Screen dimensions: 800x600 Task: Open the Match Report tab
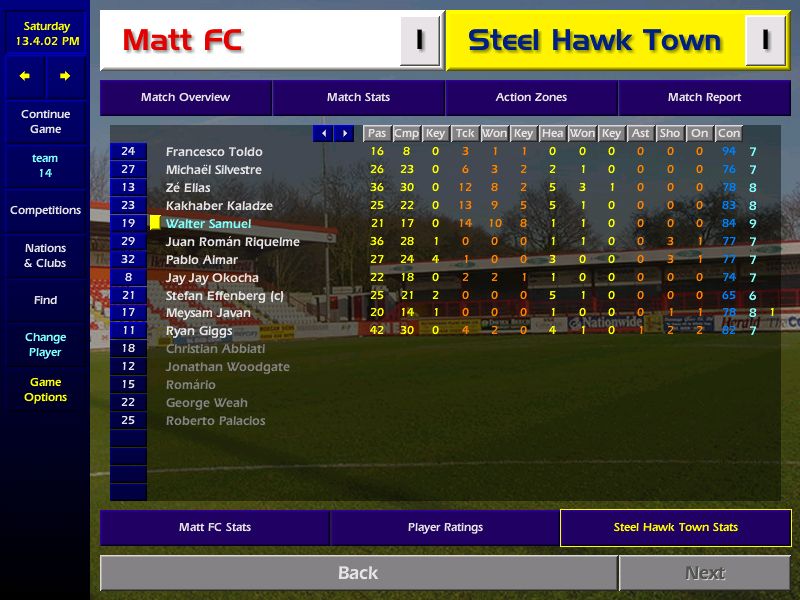[704, 98]
